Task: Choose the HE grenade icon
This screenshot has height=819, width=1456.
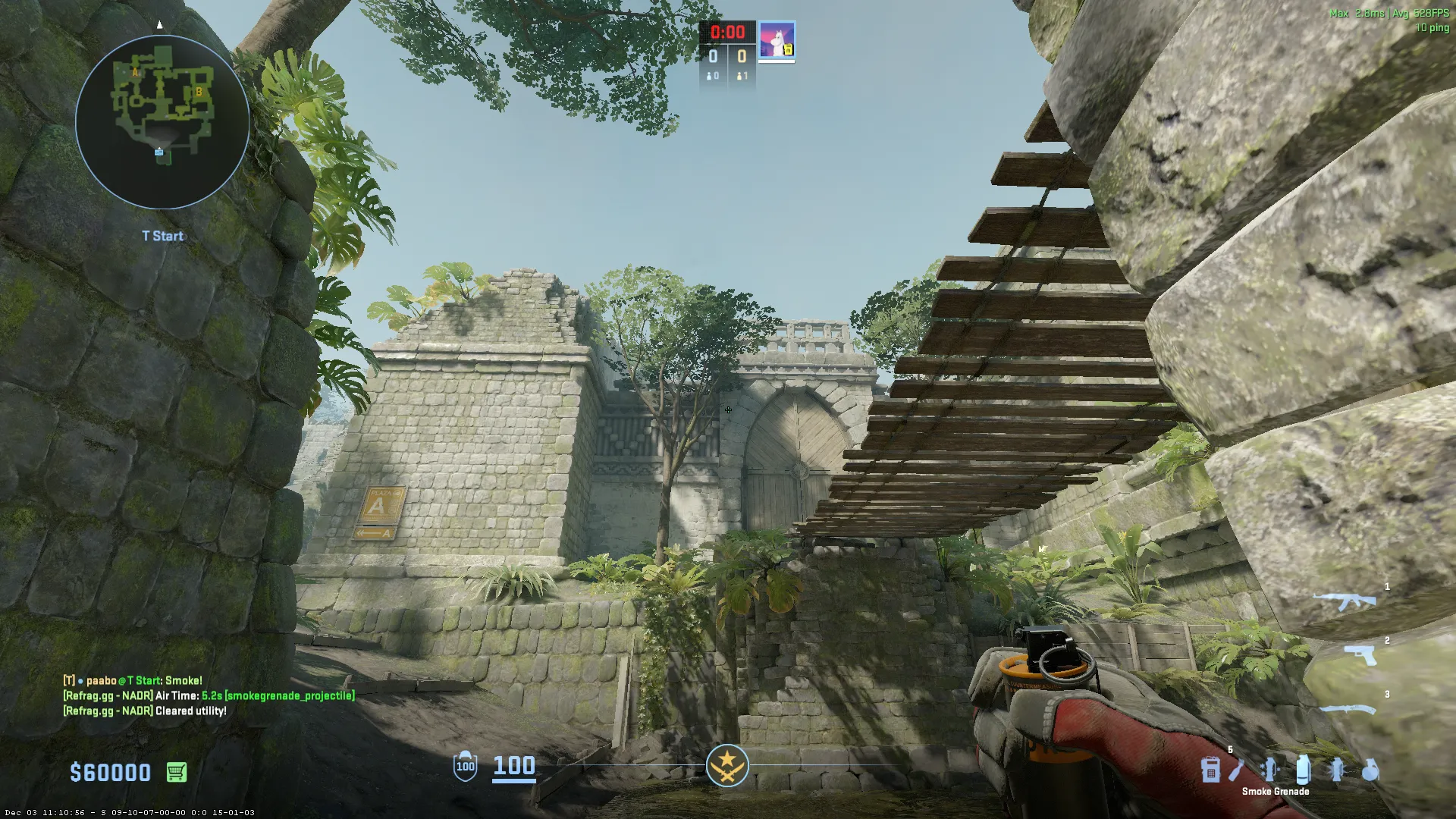Action: (1370, 770)
